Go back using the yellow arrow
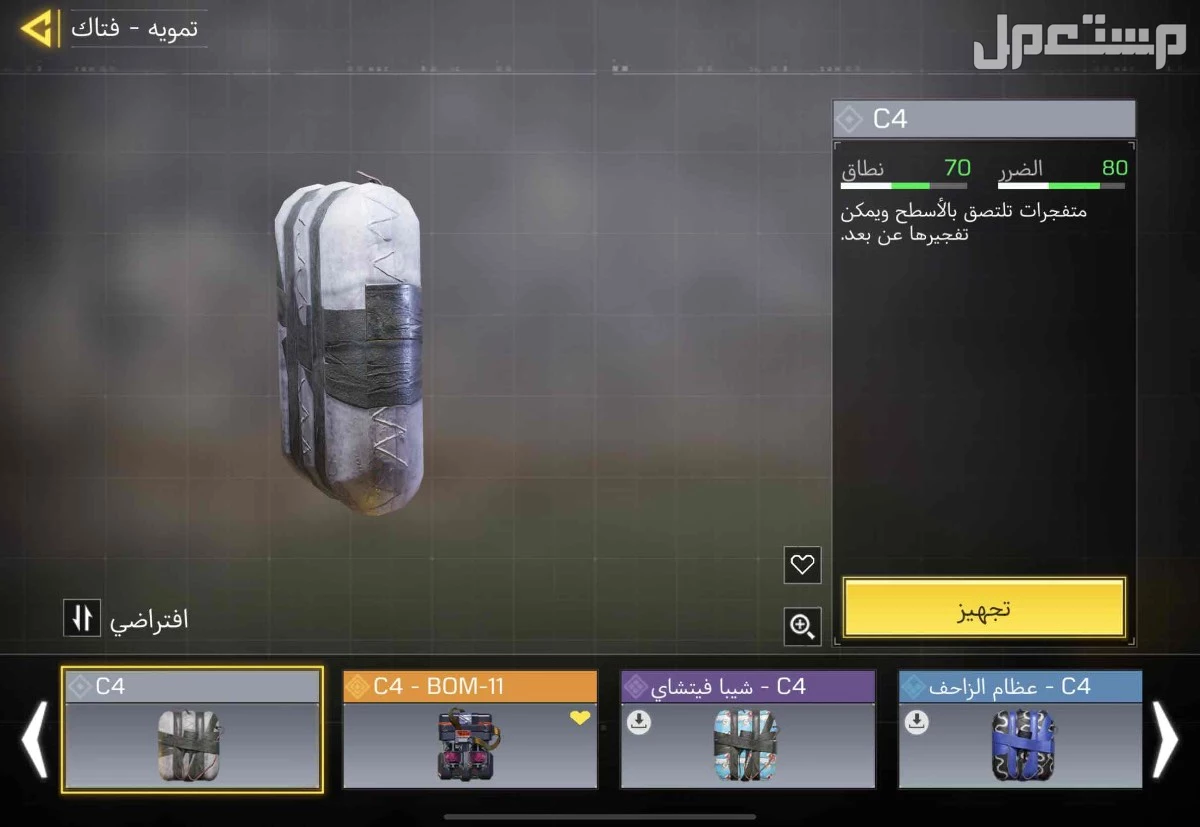The image size is (1200, 827). [38, 29]
